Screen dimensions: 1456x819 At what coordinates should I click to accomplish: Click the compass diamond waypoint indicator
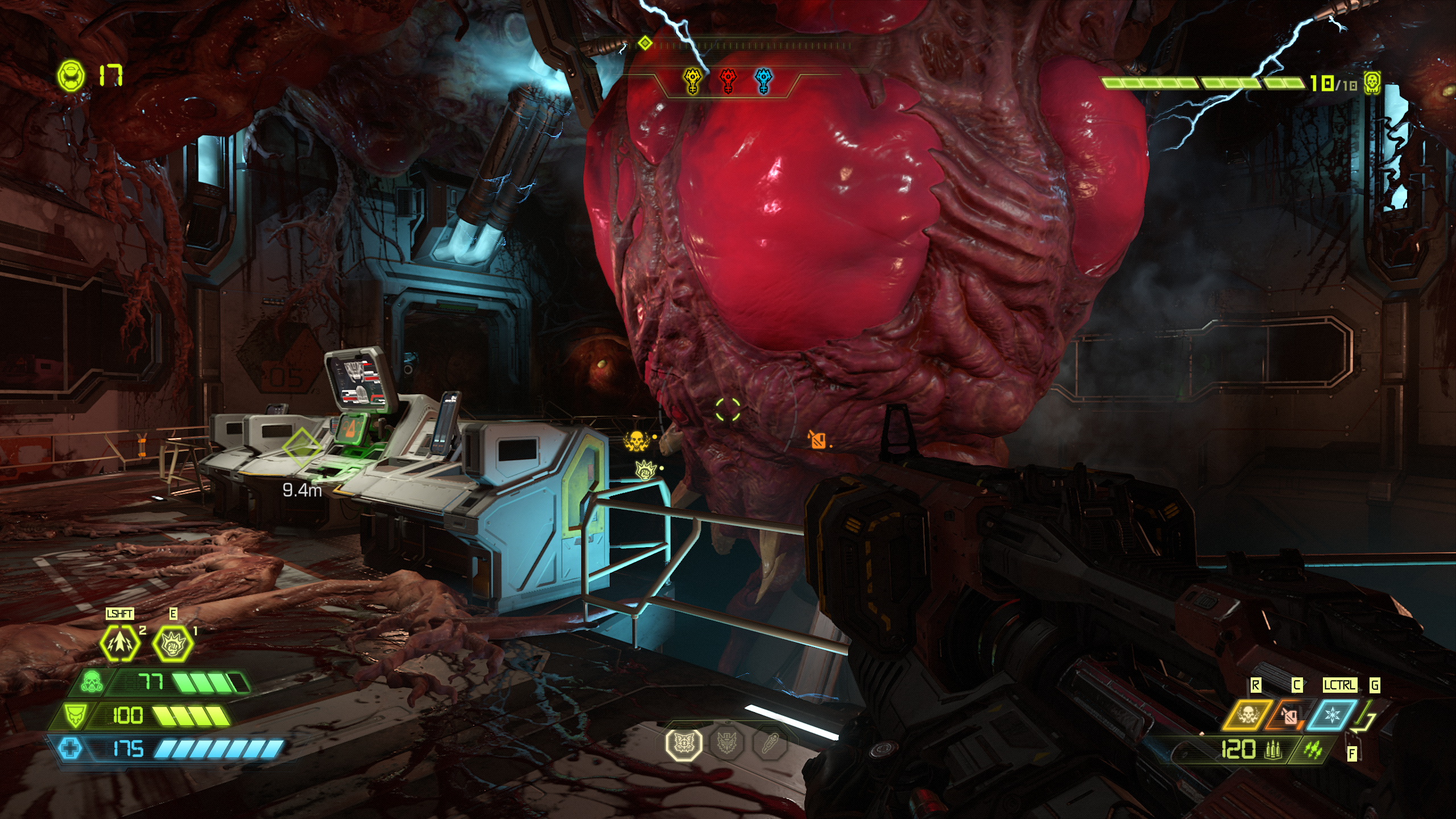tap(644, 43)
